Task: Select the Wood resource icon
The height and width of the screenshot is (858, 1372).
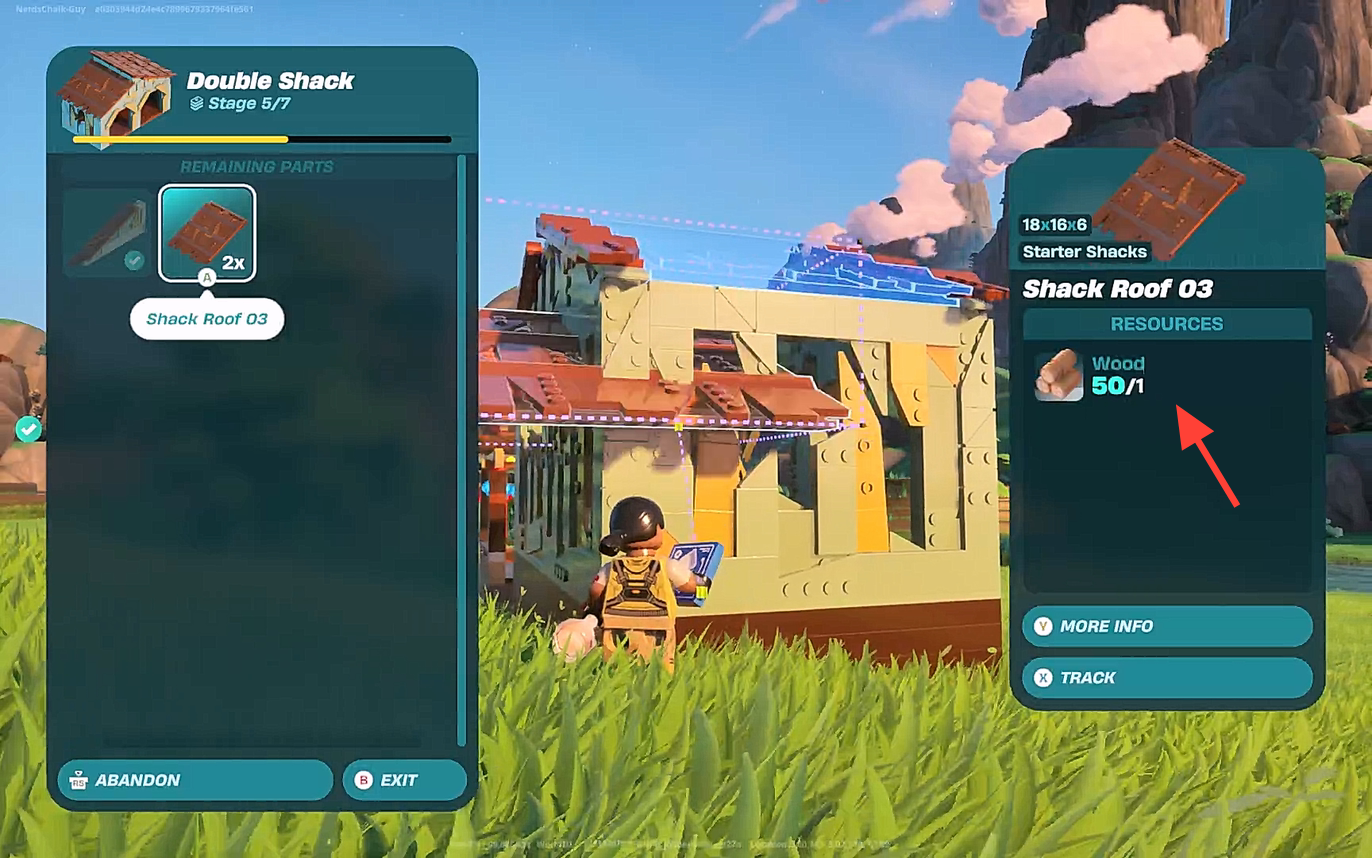Action: (x=1058, y=375)
